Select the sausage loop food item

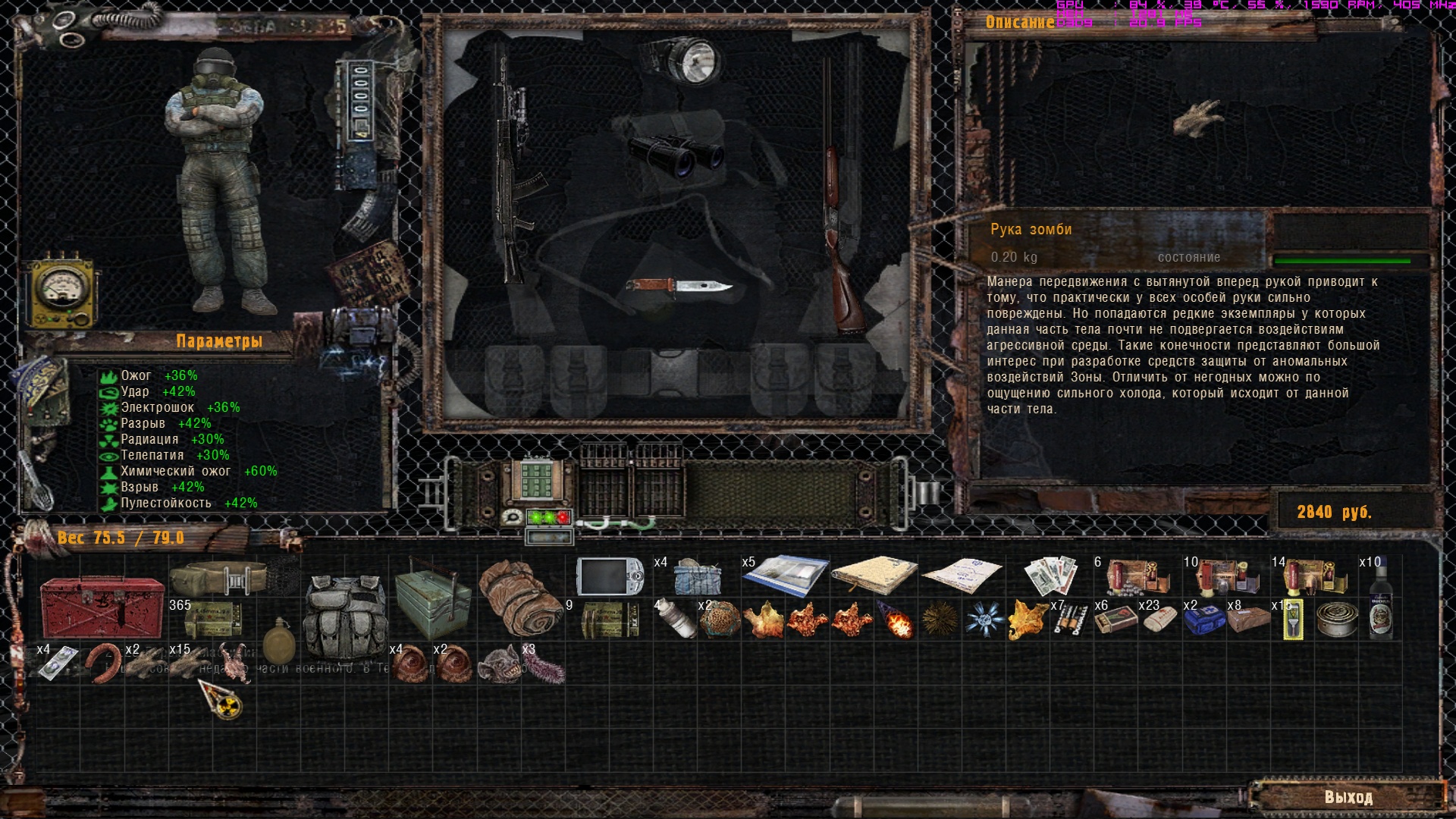click(x=102, y=663)
